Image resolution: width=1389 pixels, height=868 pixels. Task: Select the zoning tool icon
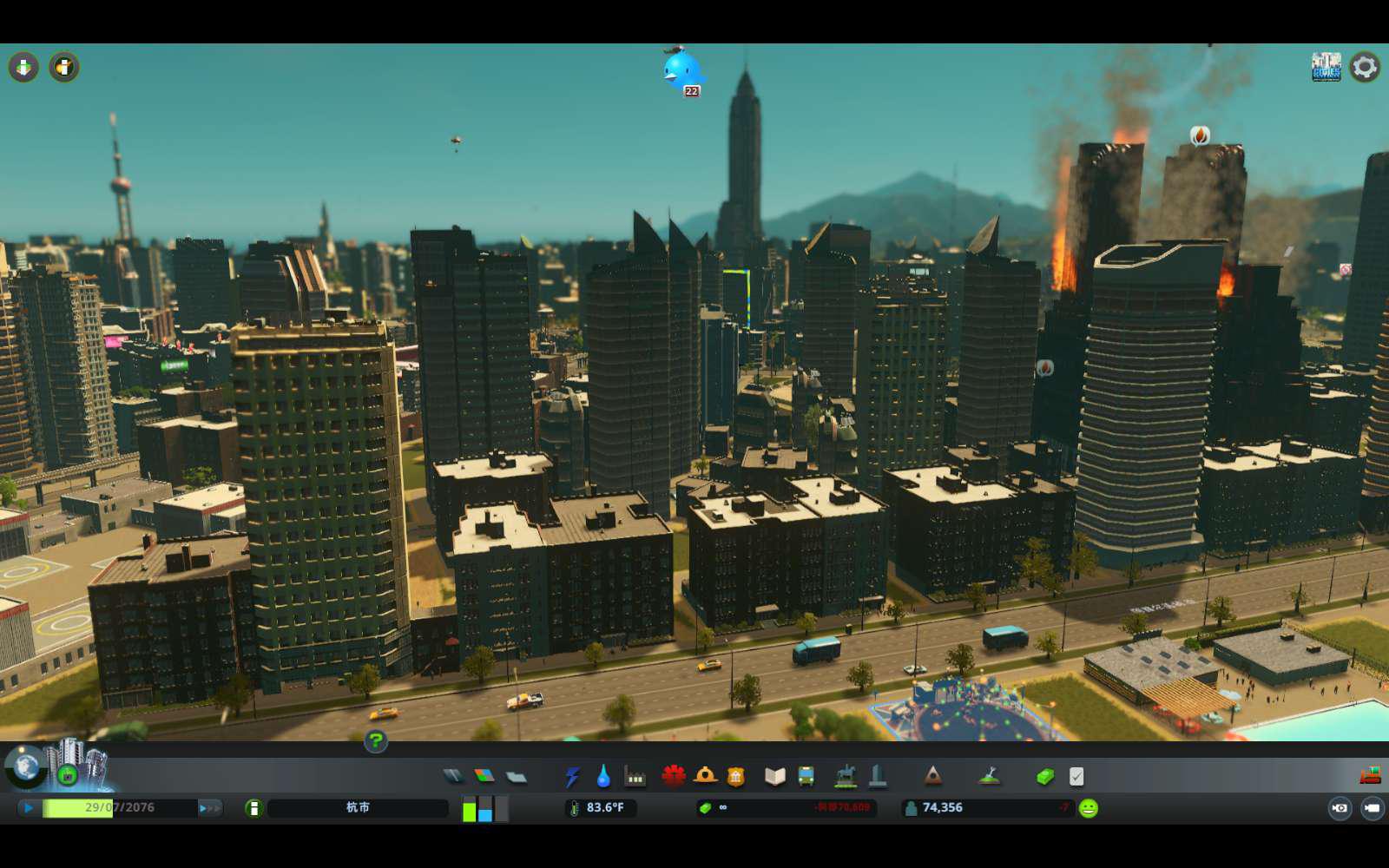(x=484, y=776)
